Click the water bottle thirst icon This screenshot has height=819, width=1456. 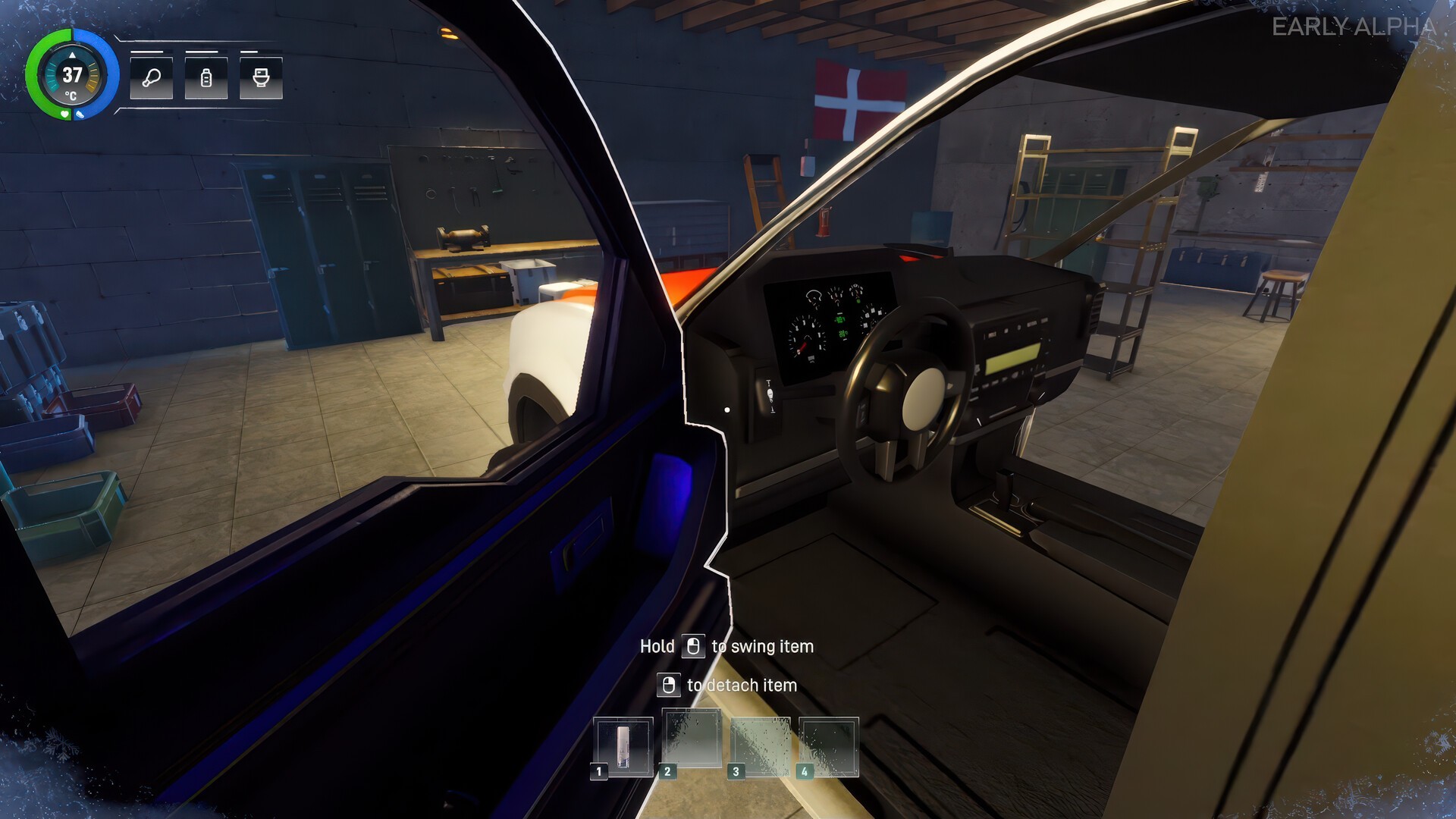(x=206, y=77)
